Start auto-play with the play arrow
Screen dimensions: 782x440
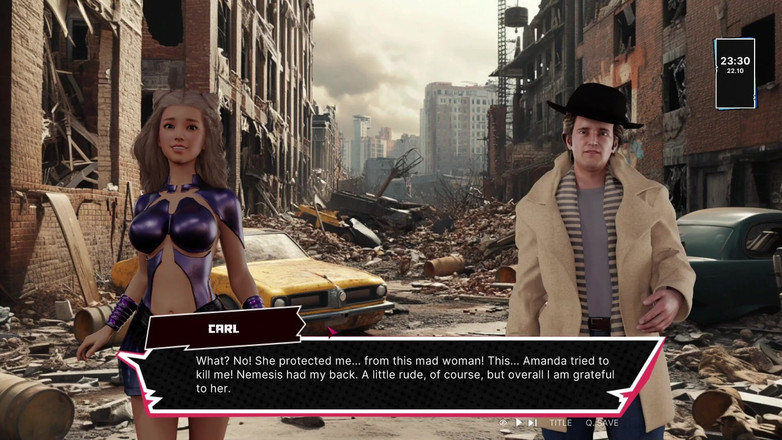519,423
